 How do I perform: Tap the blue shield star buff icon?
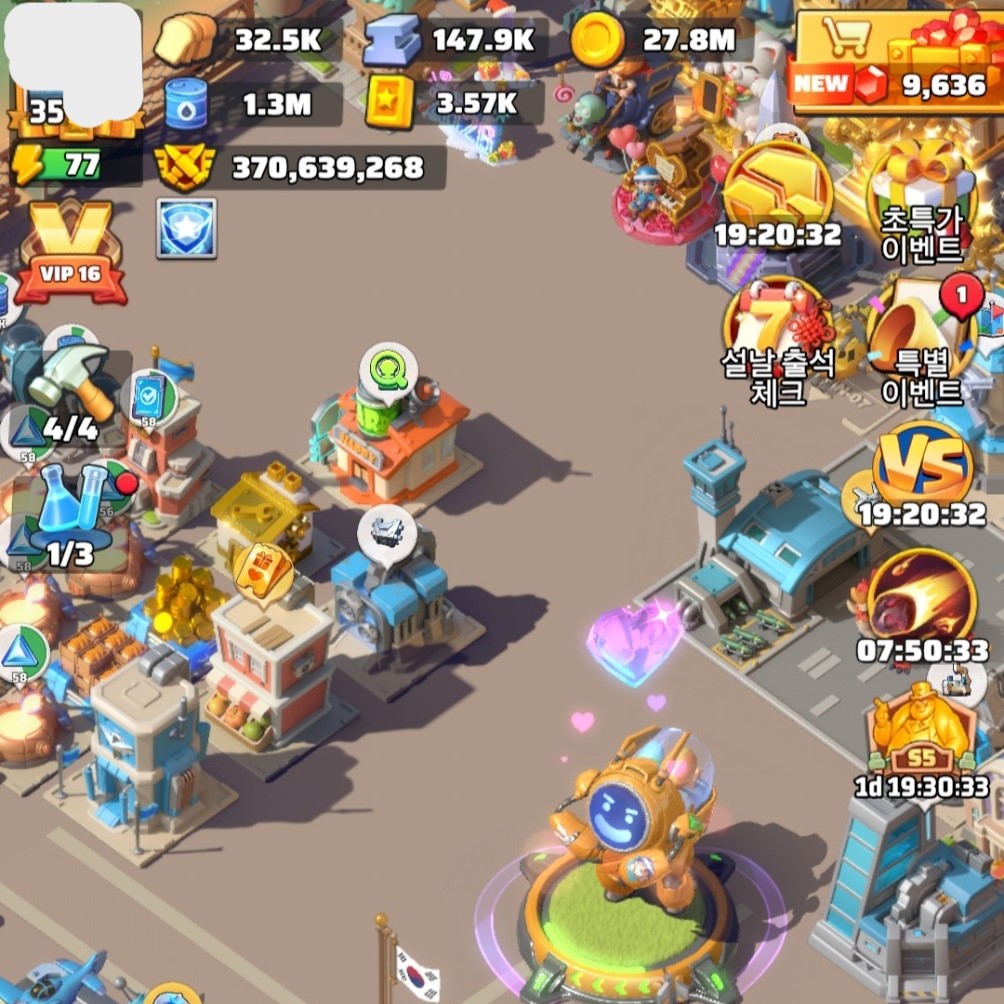point(186,228)
